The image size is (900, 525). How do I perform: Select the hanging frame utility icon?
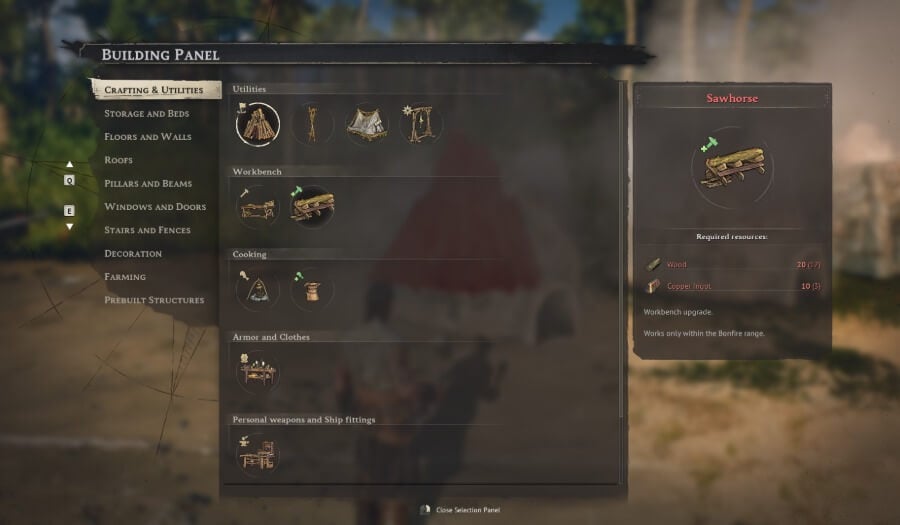pyautogui.click(x=420, y=124)
